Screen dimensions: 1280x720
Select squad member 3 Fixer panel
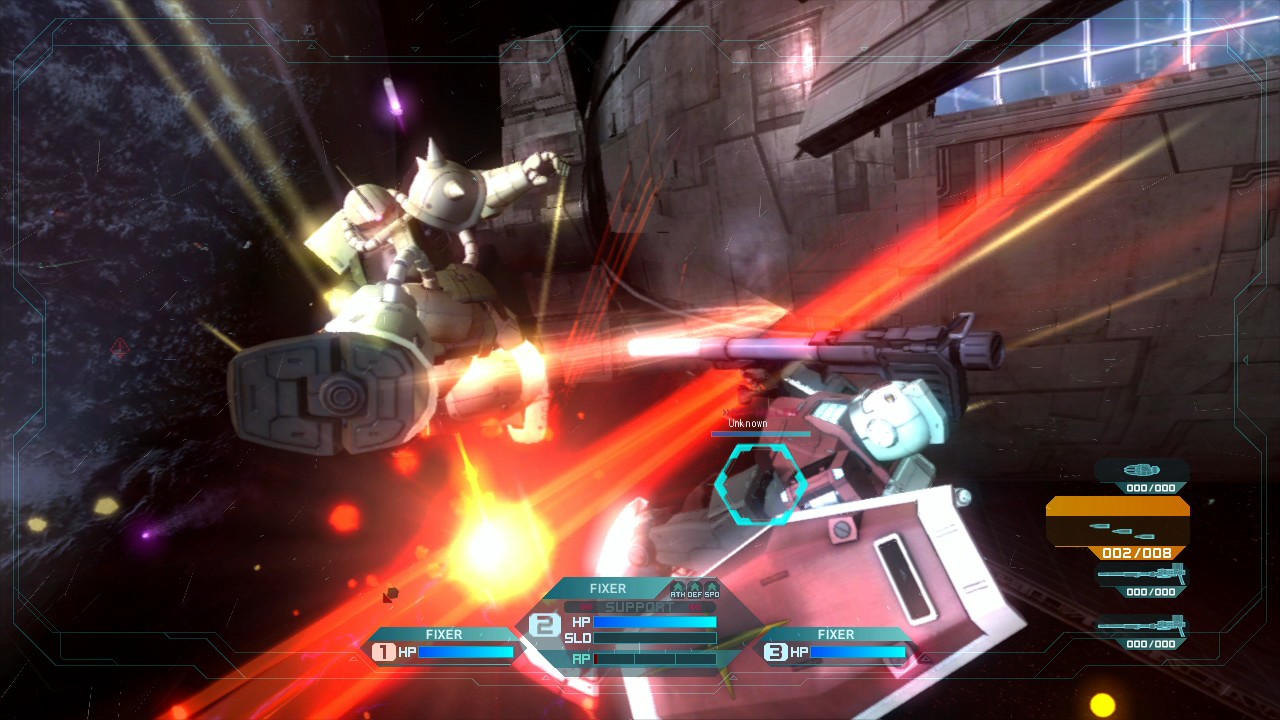pos(836,645)
